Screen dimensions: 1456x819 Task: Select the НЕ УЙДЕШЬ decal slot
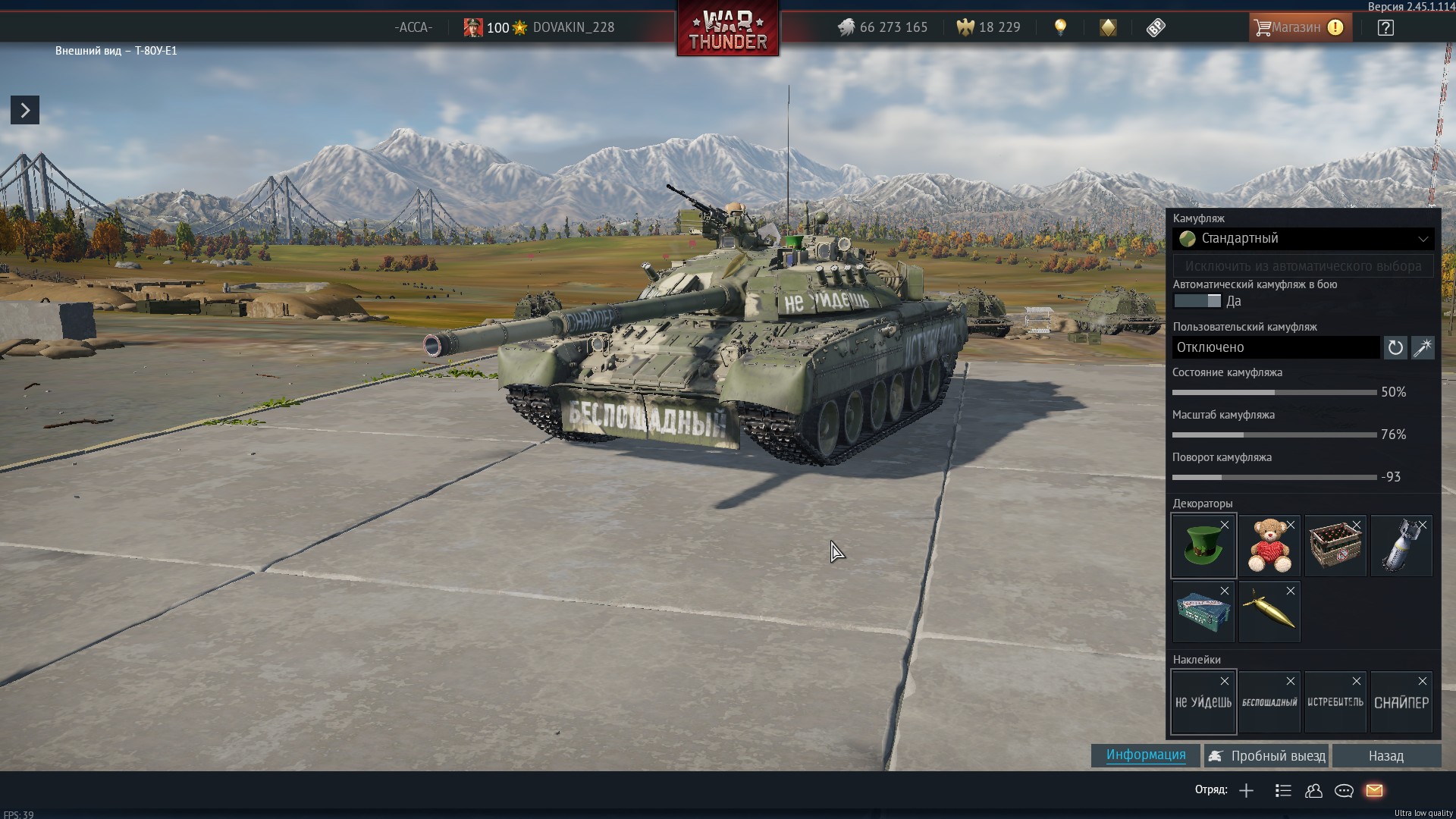coord(1203,703)
